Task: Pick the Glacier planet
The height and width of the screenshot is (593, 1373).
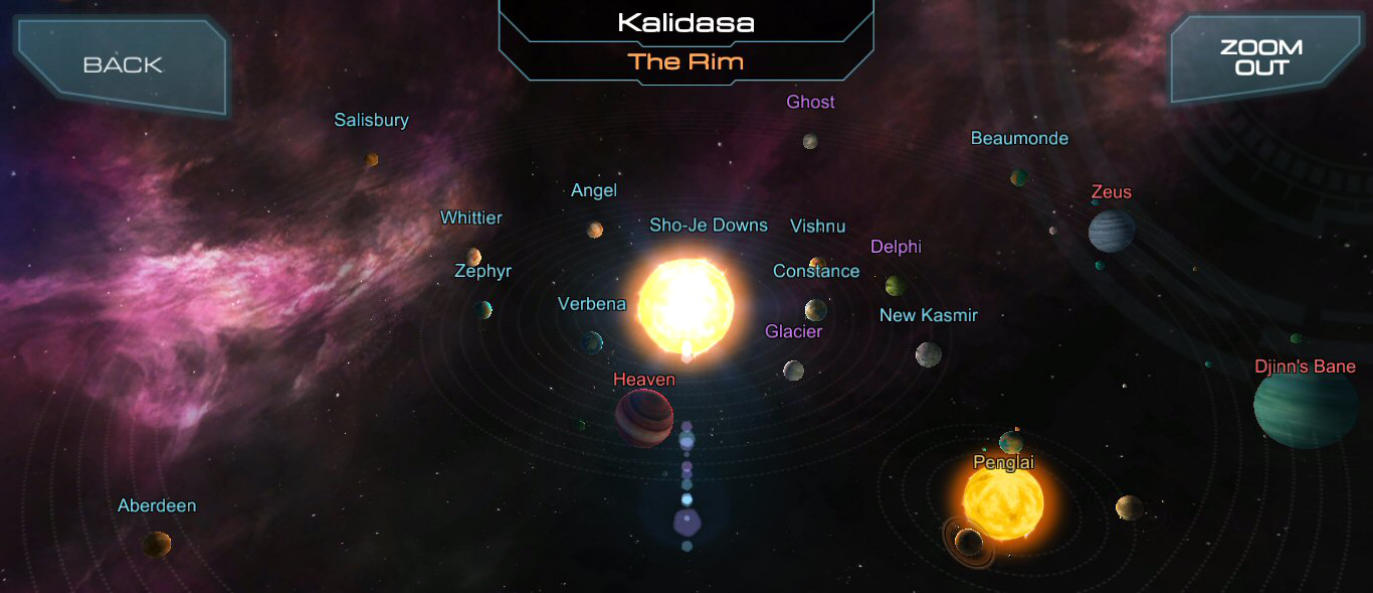Action: click(x=793, y=370)
